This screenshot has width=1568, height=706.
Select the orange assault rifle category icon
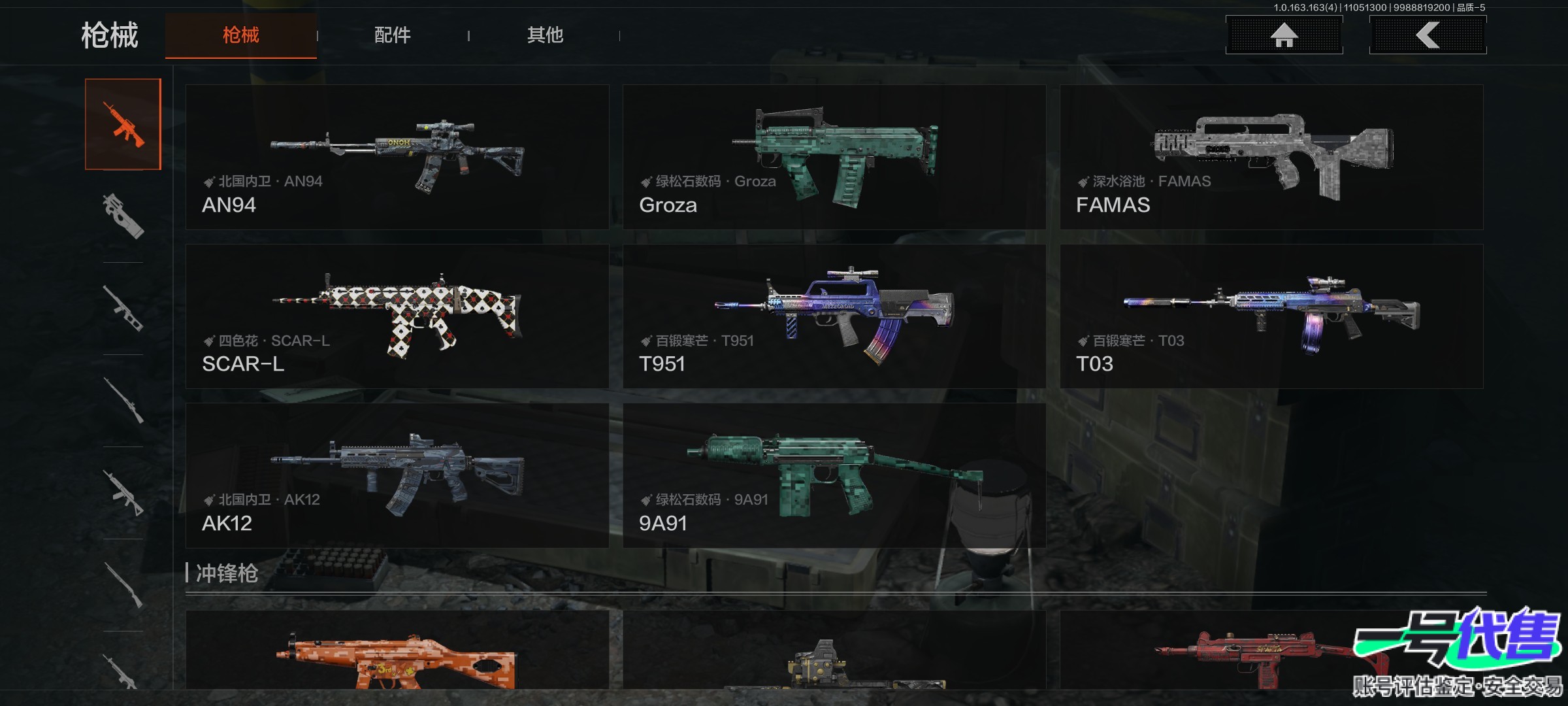pyautogui.click(x=123, y=124)
